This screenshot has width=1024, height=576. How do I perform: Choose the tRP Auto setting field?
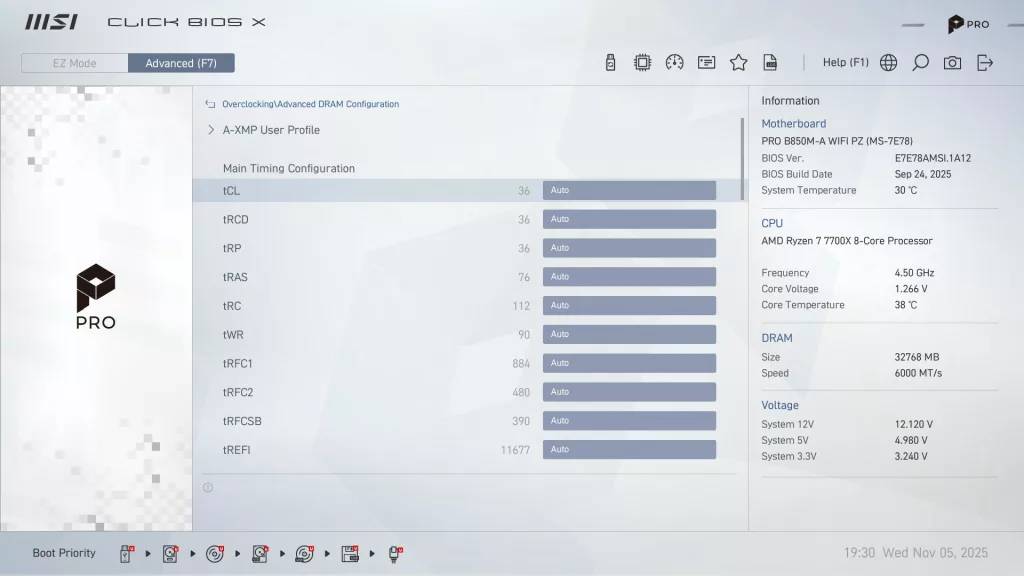click(629, 248)
